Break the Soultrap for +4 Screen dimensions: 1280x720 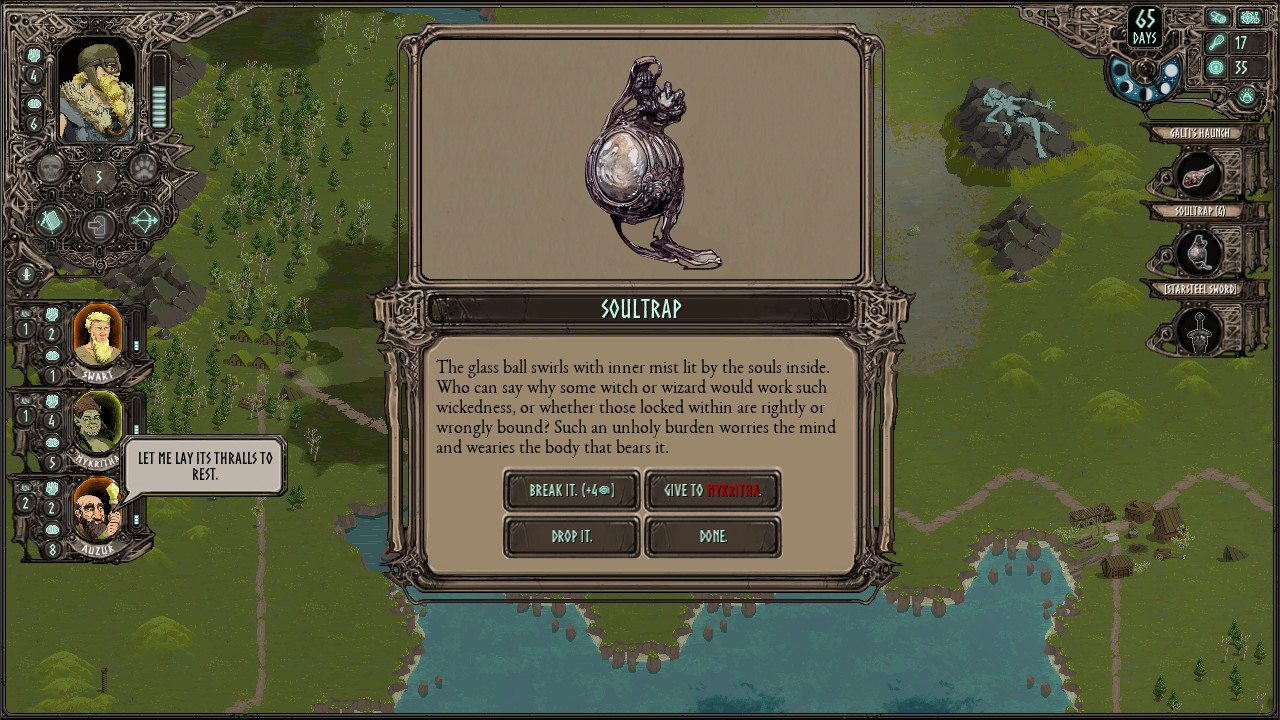(571, 491)
